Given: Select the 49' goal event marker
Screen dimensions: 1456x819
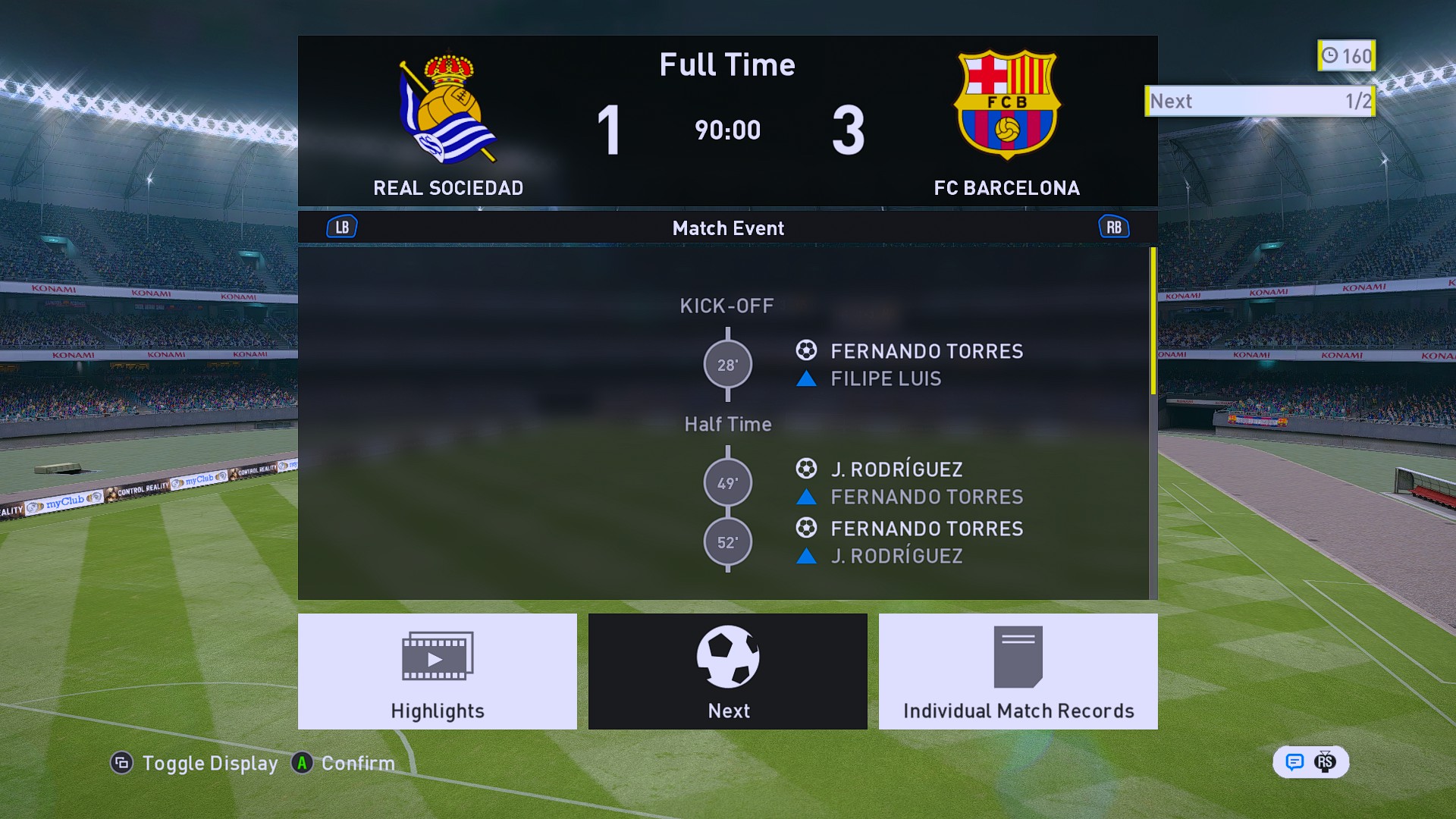Looking at the screenshot, I should 727,483.
